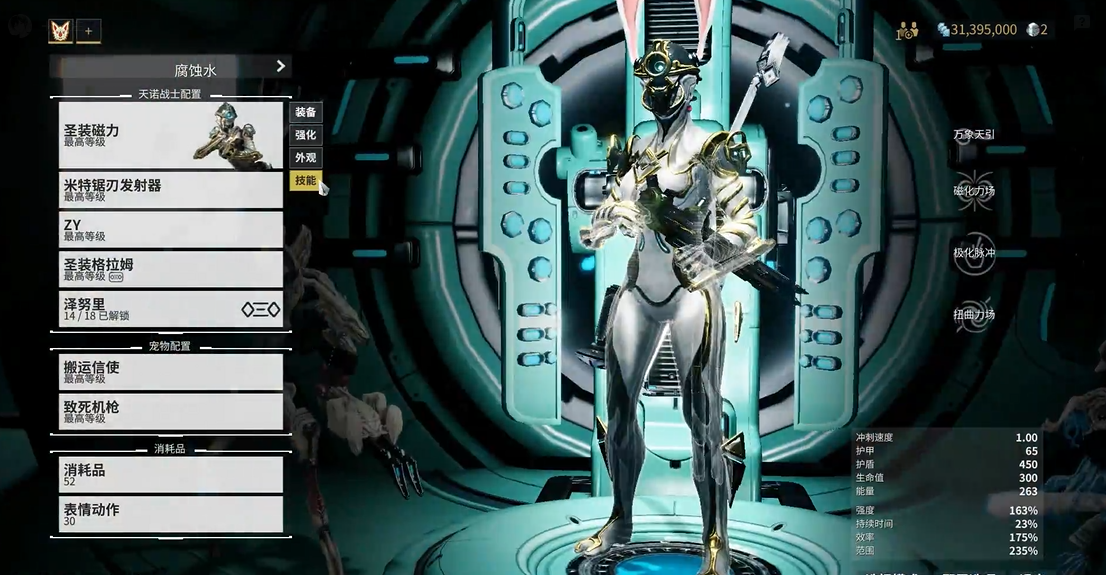View the 扭曲力场 ability
Screen dimensions: 1106x575
point(973,314)
